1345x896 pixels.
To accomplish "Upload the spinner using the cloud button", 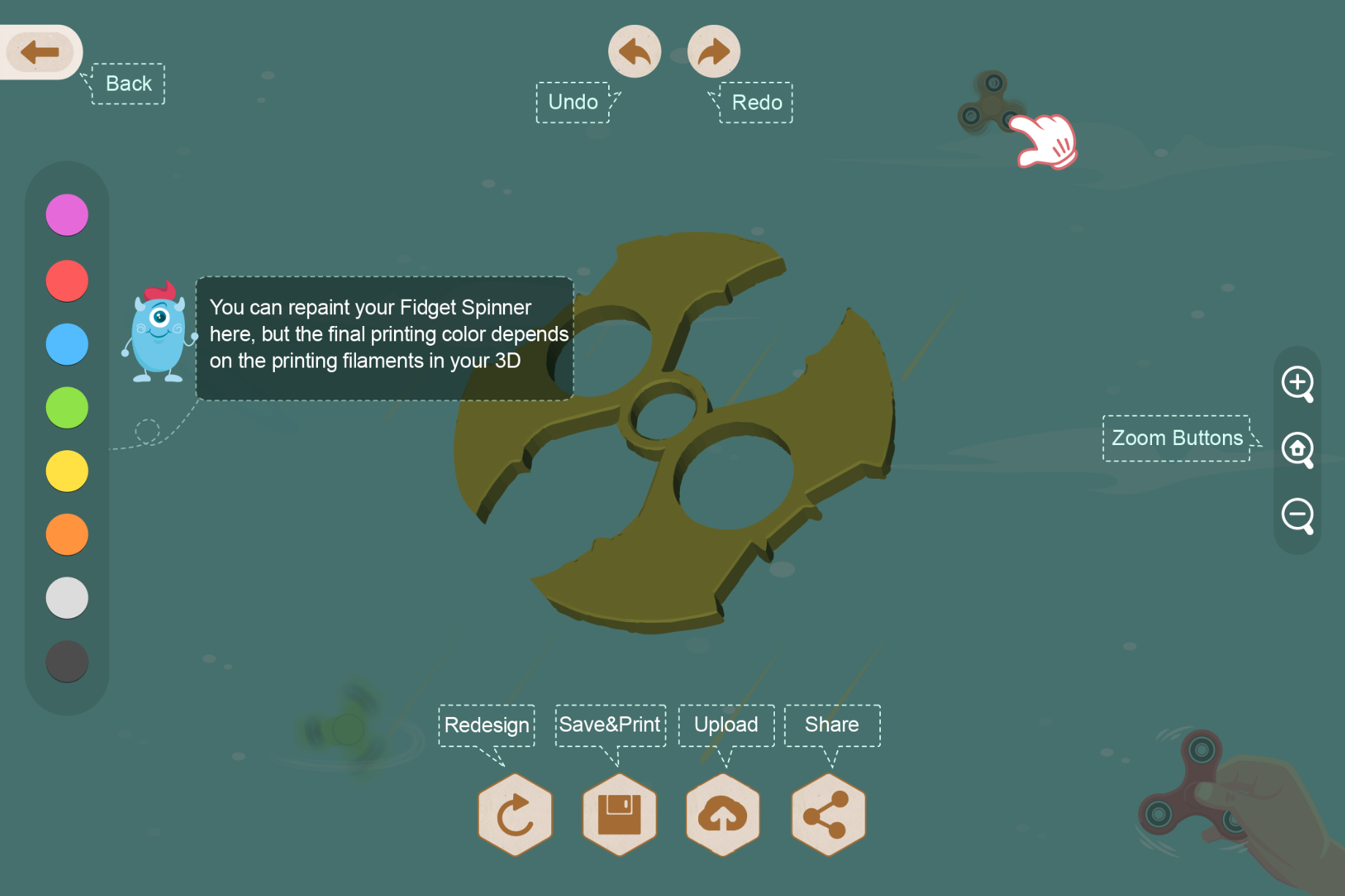I will coord(723,814).
